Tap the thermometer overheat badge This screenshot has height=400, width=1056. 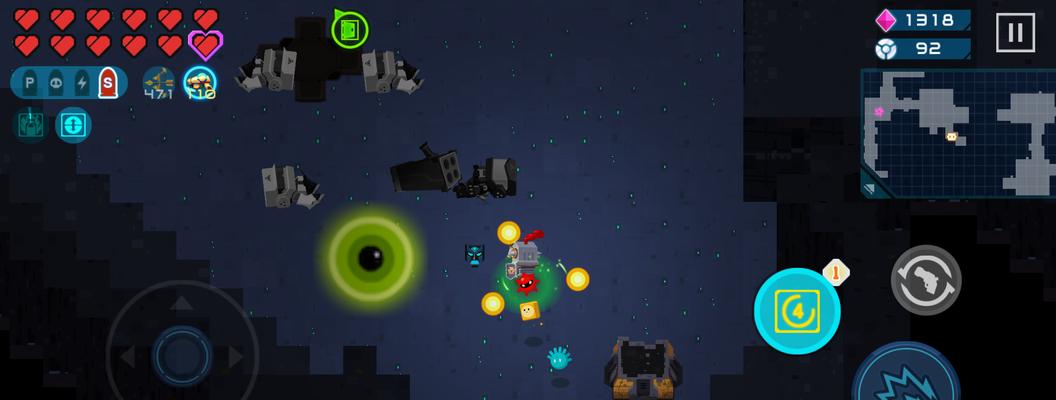coord(836,272)
